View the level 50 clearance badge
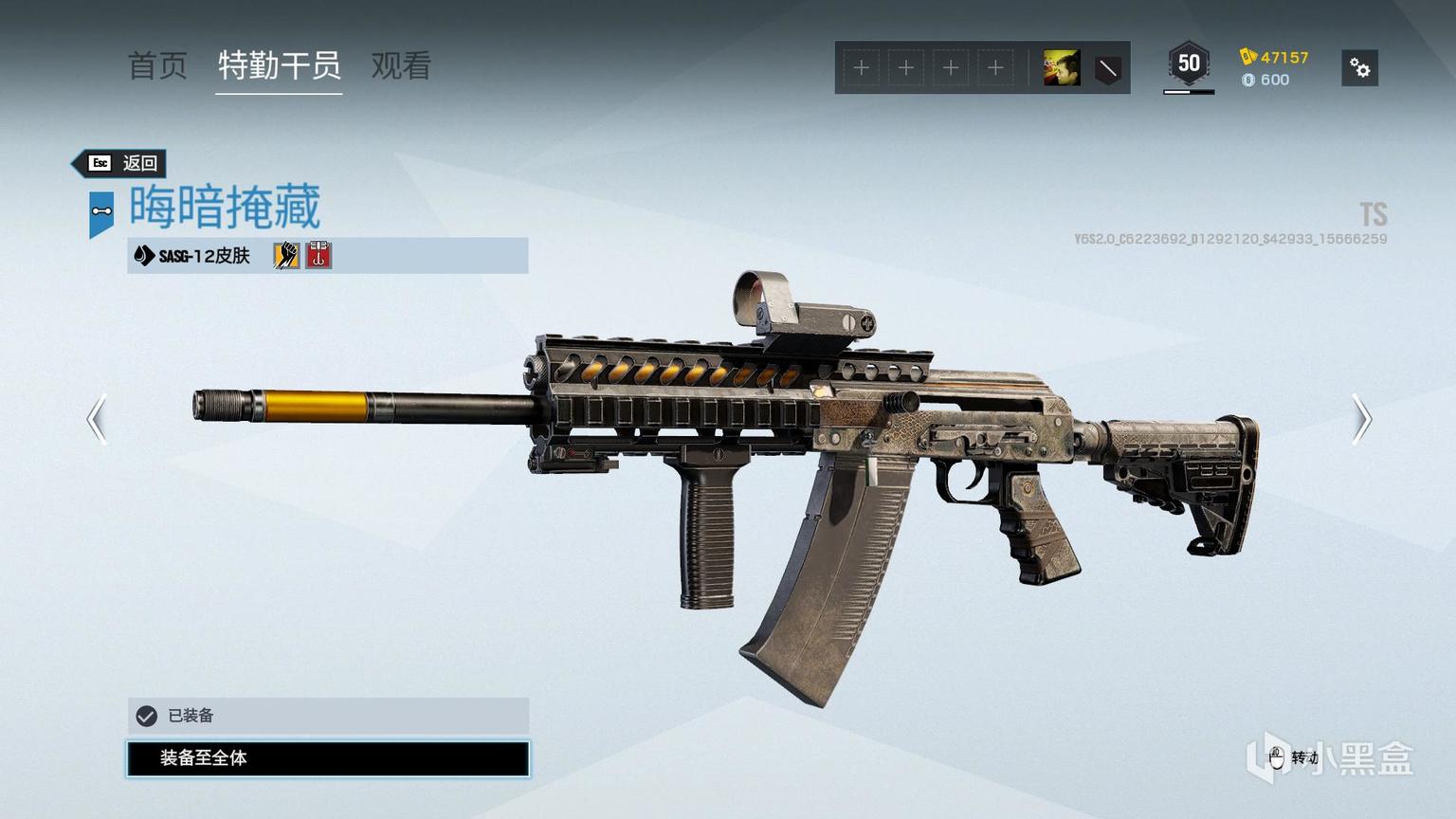This screenshot has width=1456, height=819. [1189, 65]
